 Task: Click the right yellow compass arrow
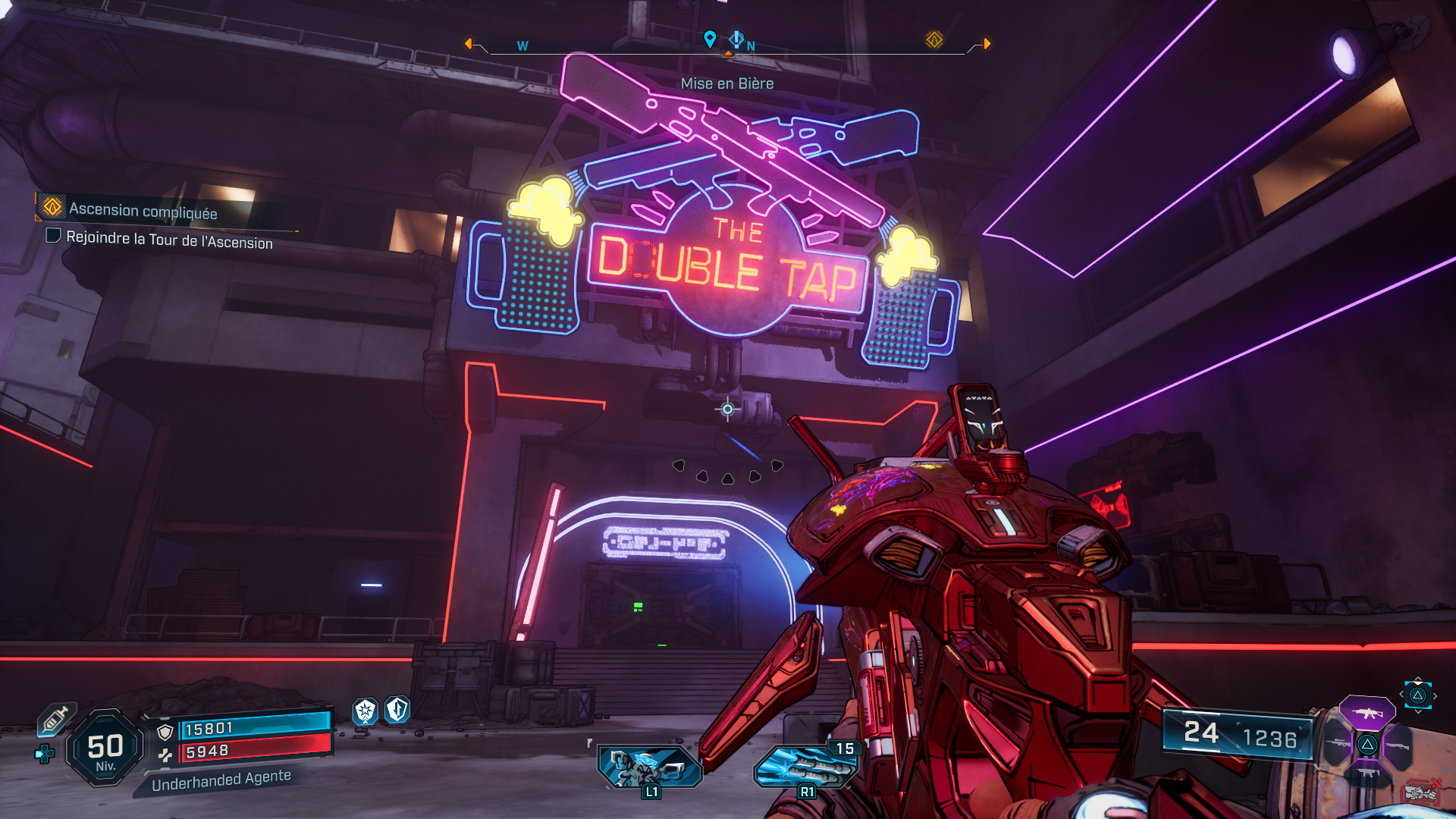[986, 43]
